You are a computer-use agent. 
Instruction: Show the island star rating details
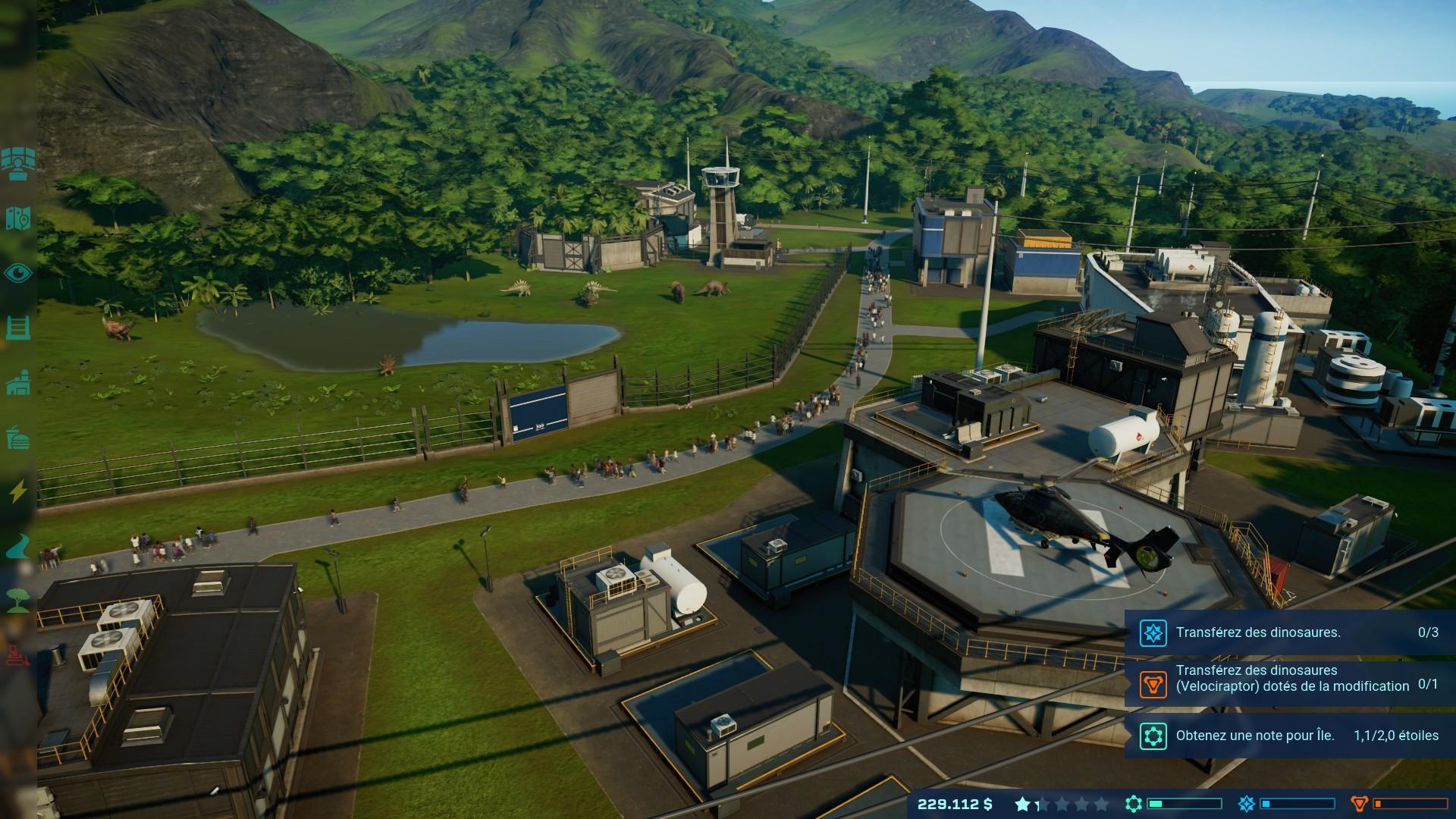pyautogui.click(x=1062, y=804)
